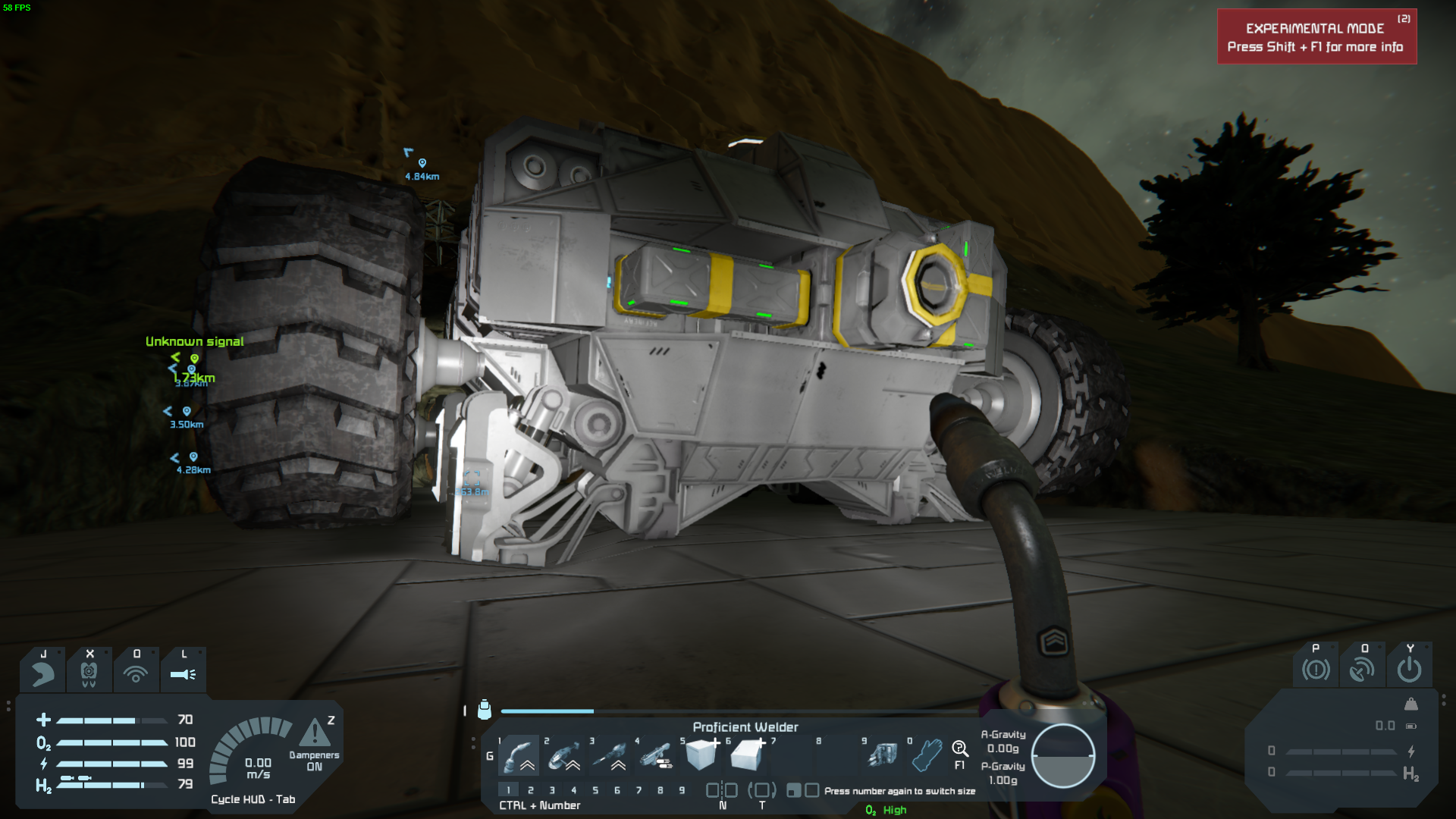Open the help magnifier icon
Screen dimensions: 1456x819
959,750
